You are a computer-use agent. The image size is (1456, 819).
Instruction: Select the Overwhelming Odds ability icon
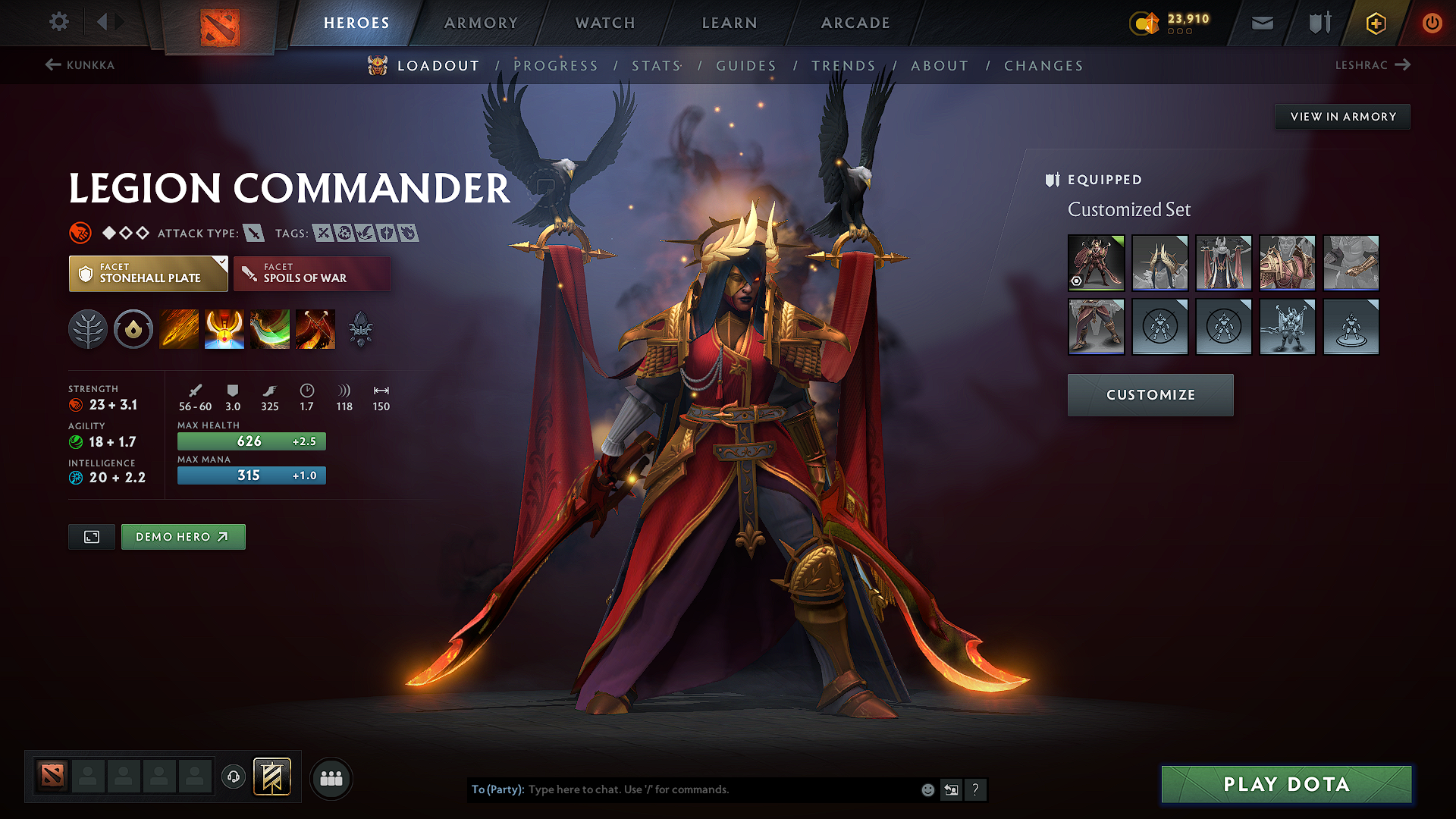[x=178, y=328]
